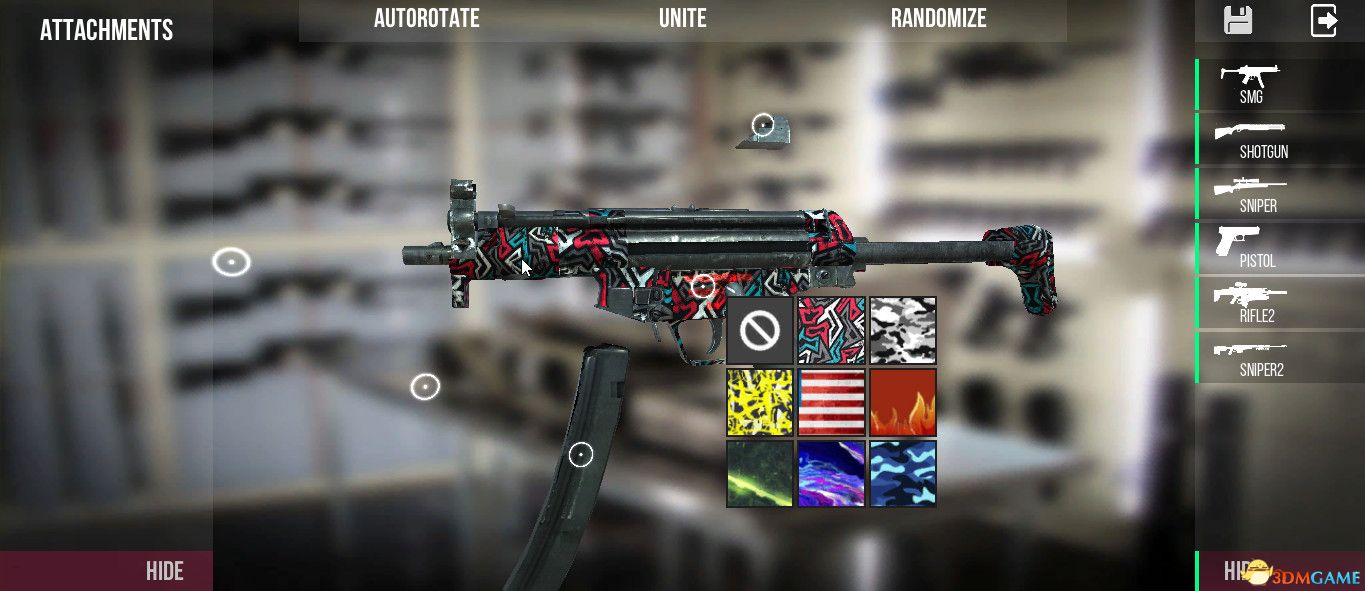Apply the blue camo skin
This screenshot has width=1365, height=591.
pos(903,473)
